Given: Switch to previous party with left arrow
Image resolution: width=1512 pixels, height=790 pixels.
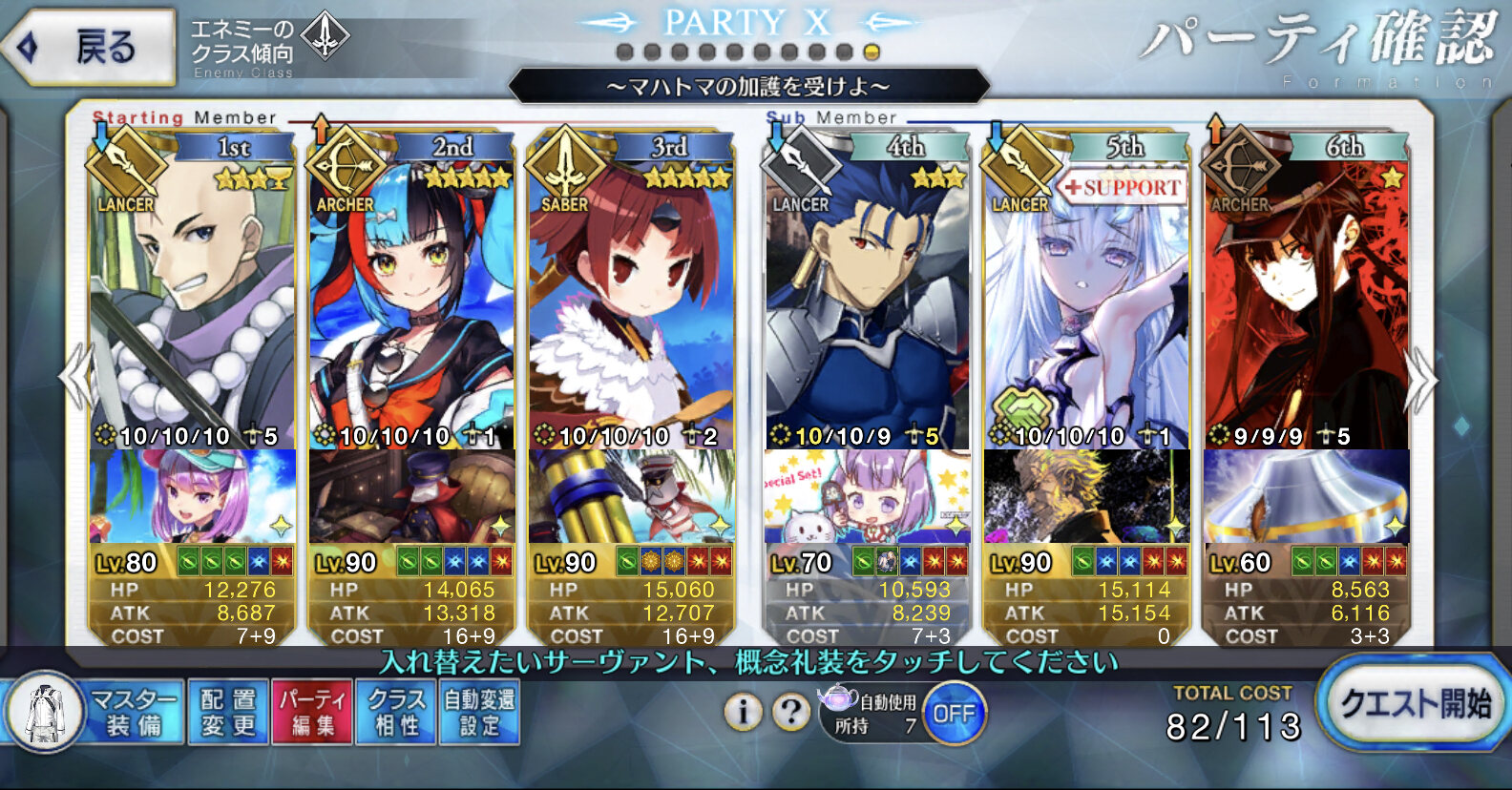Looking at the screenshot, I should coord(74,379).
